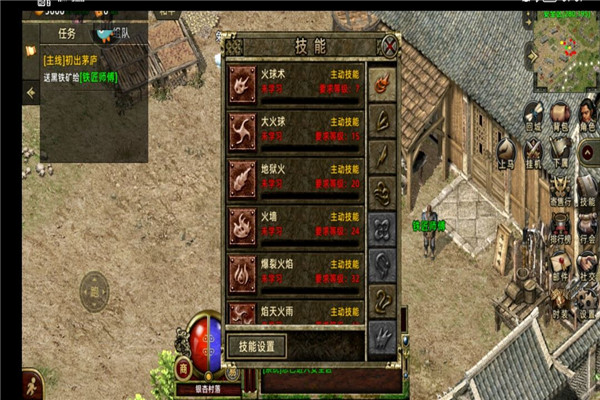Open the 任务 quest tab
This screenshot has width=600, height=400.
point(66,33)
